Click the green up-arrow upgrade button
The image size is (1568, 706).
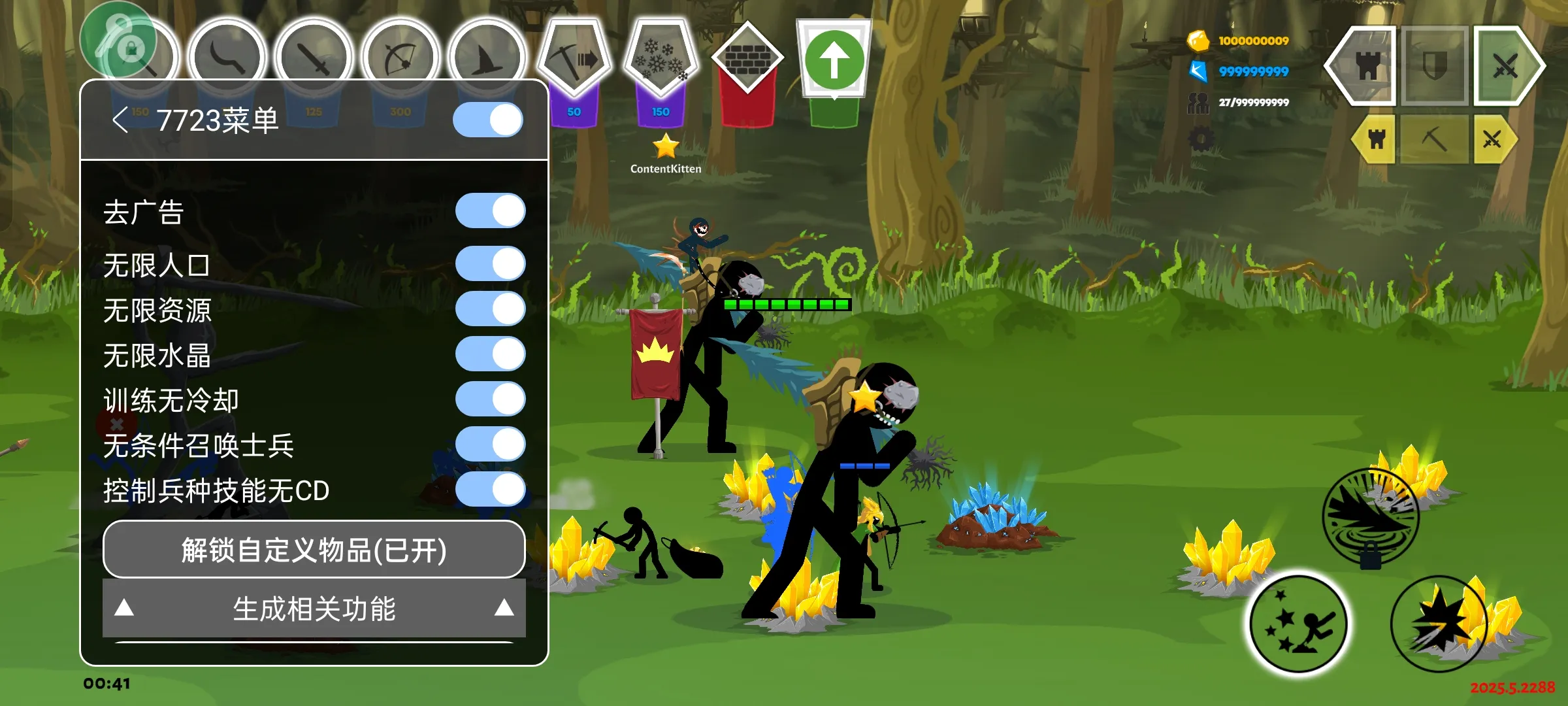(834, 60)
